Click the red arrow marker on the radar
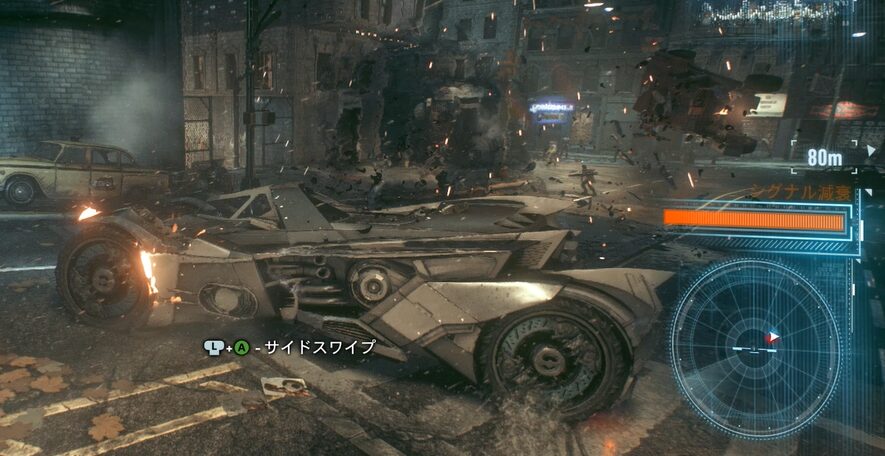Image resolution: width=885 pixels, height=456 pixels. (770, 338)
